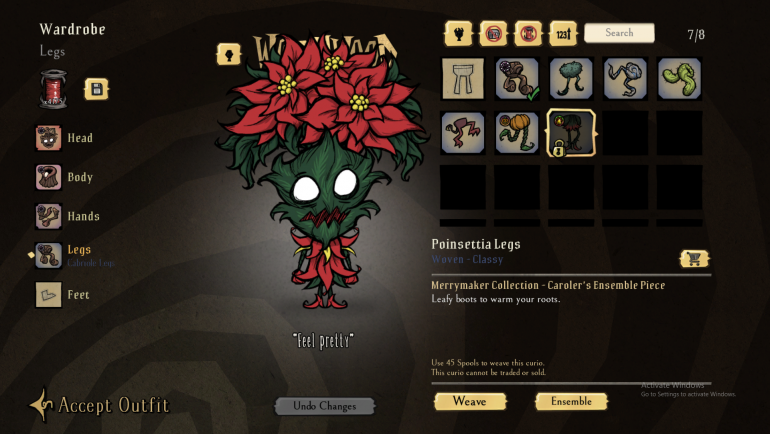Viewport: 770px width, 434px height.
Task: Click the Undo Changes button
Action: pos(325,406)
